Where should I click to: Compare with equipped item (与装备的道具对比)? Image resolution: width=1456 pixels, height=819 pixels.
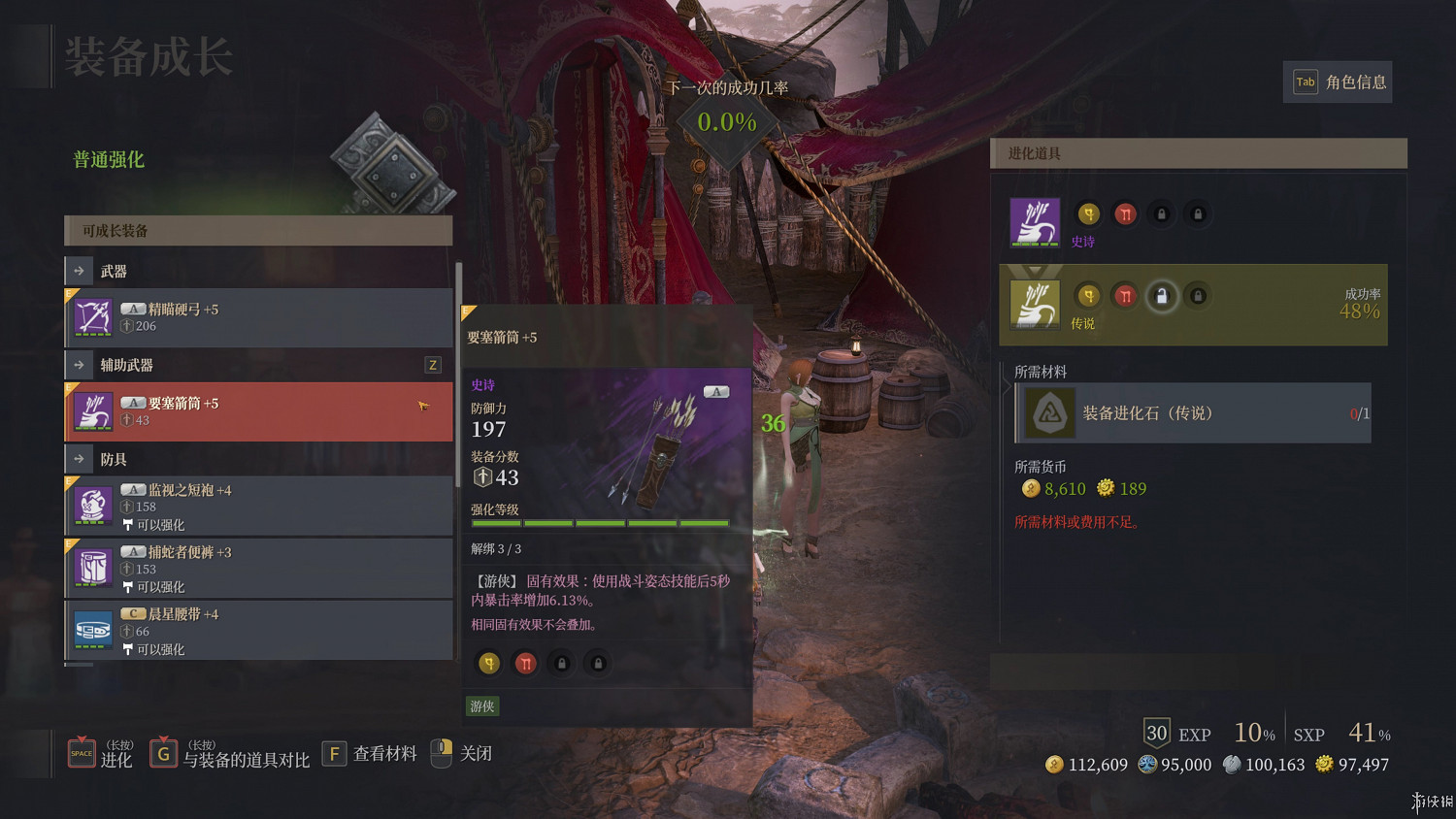tap(230, 754)
